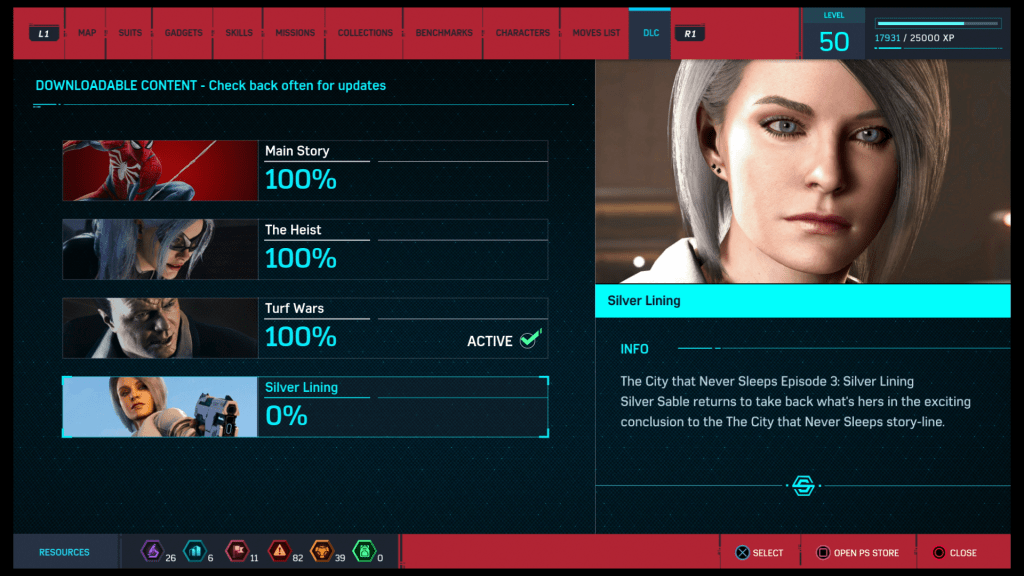Screen dimensions: 1024x576
Task: Go to the Gadgets tab
Action: coord(183,33)
